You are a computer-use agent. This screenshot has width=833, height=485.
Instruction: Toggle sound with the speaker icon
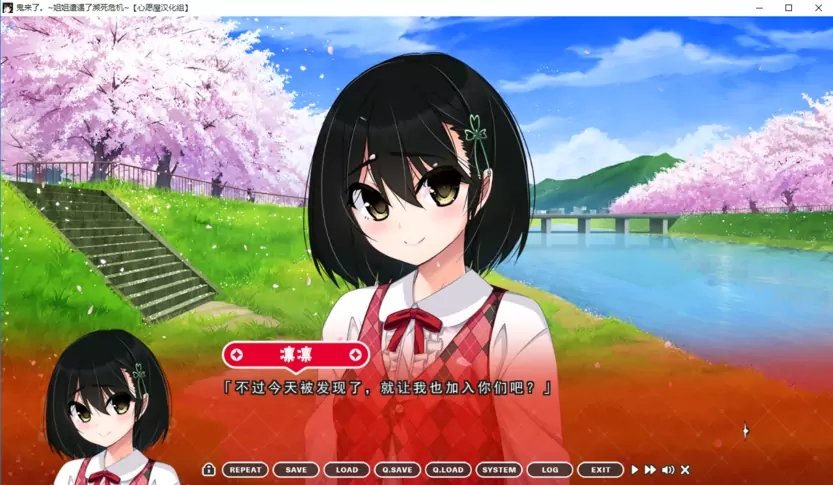(x=668, y=469)
